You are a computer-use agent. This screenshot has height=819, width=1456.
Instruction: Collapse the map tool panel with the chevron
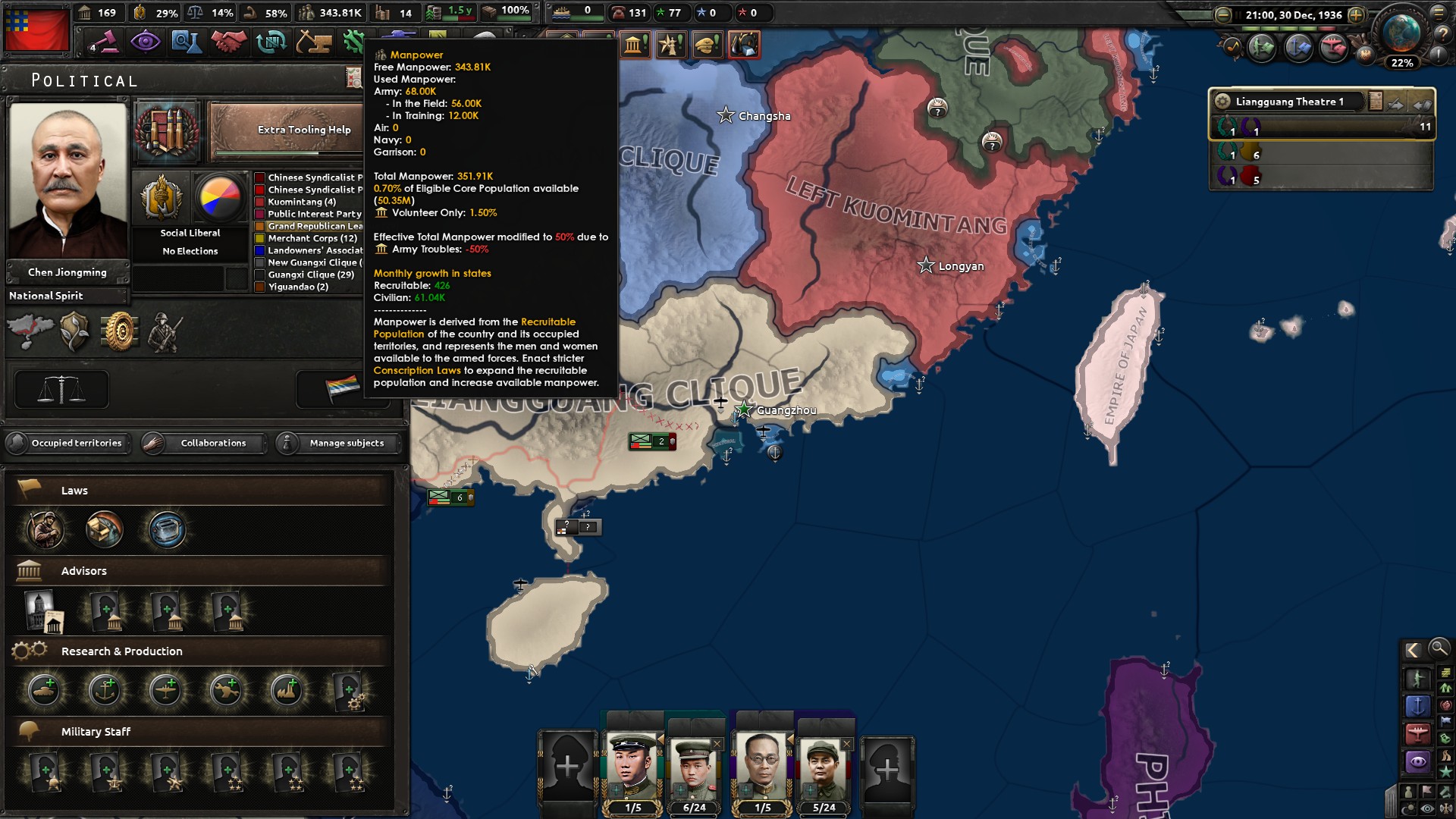[x=1414, y=650]
